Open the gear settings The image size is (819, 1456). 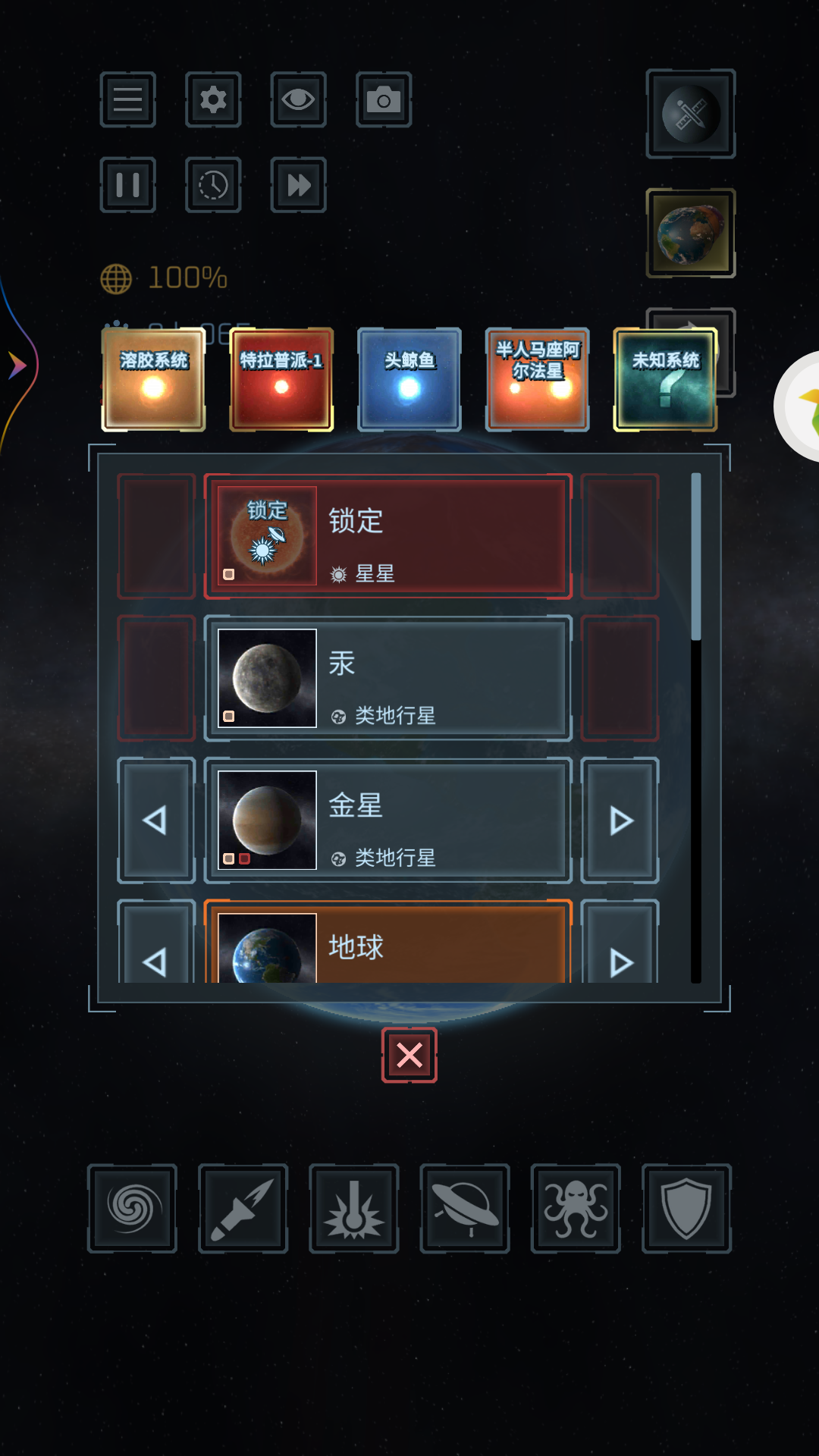(x=213, y=99)
